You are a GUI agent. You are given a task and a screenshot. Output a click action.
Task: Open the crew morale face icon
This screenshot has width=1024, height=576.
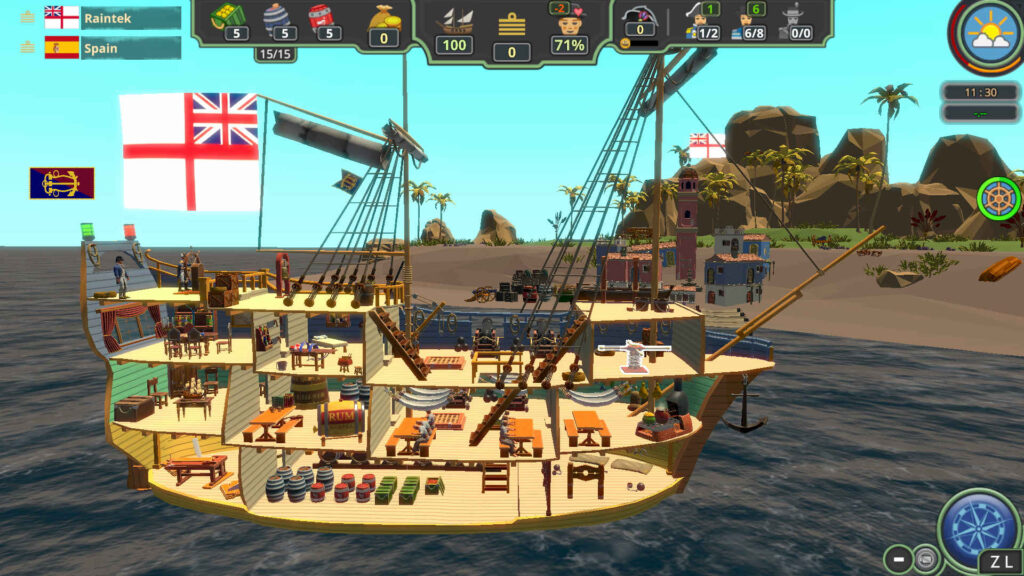[568, 22]
